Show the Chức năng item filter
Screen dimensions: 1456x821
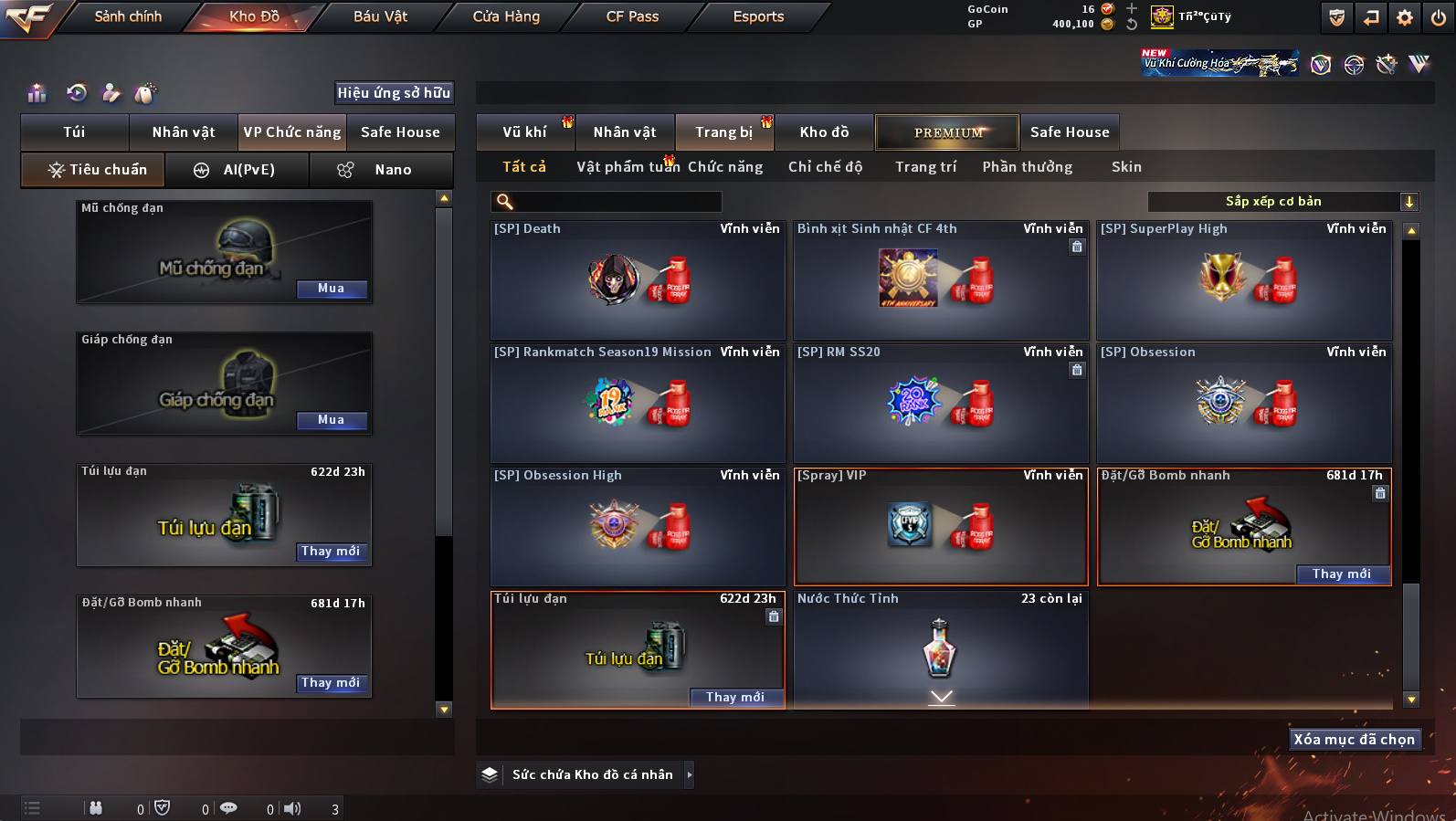tap(725, 167)
